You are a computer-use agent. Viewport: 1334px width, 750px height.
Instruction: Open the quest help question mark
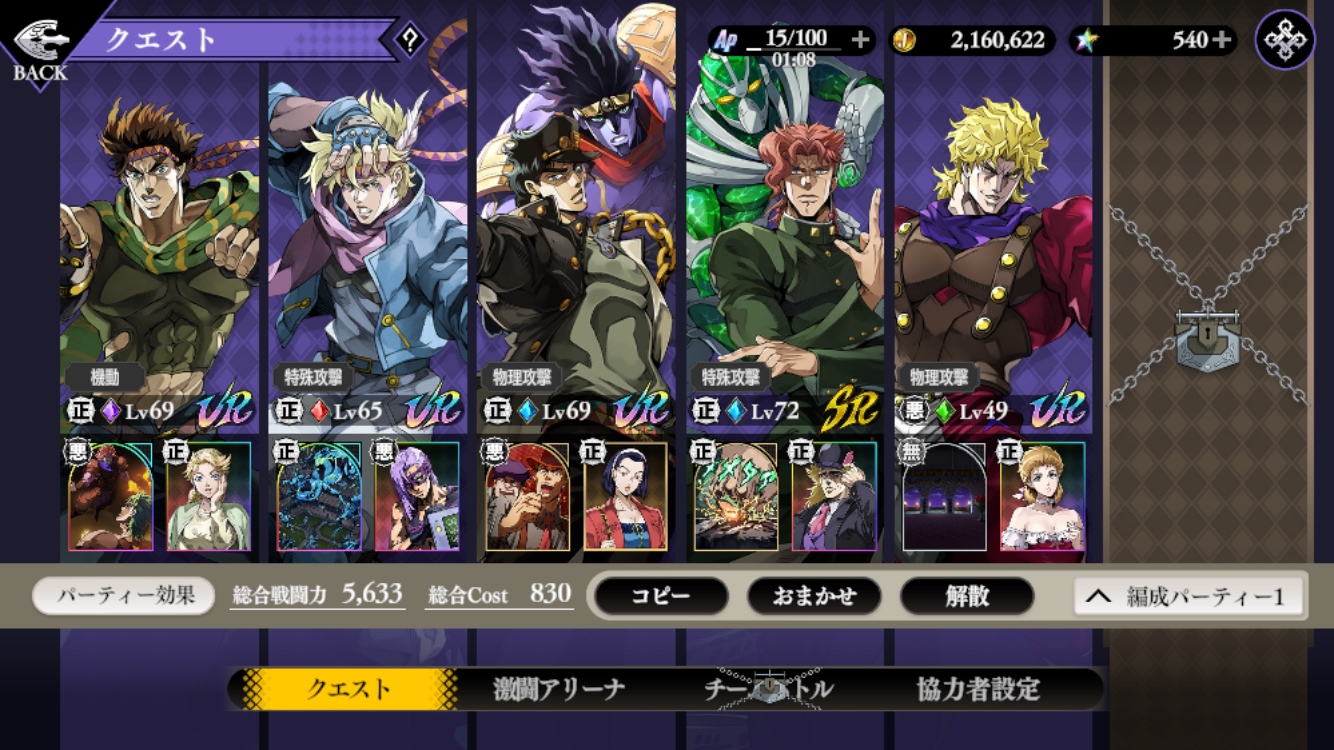click(x=409, y=41)
